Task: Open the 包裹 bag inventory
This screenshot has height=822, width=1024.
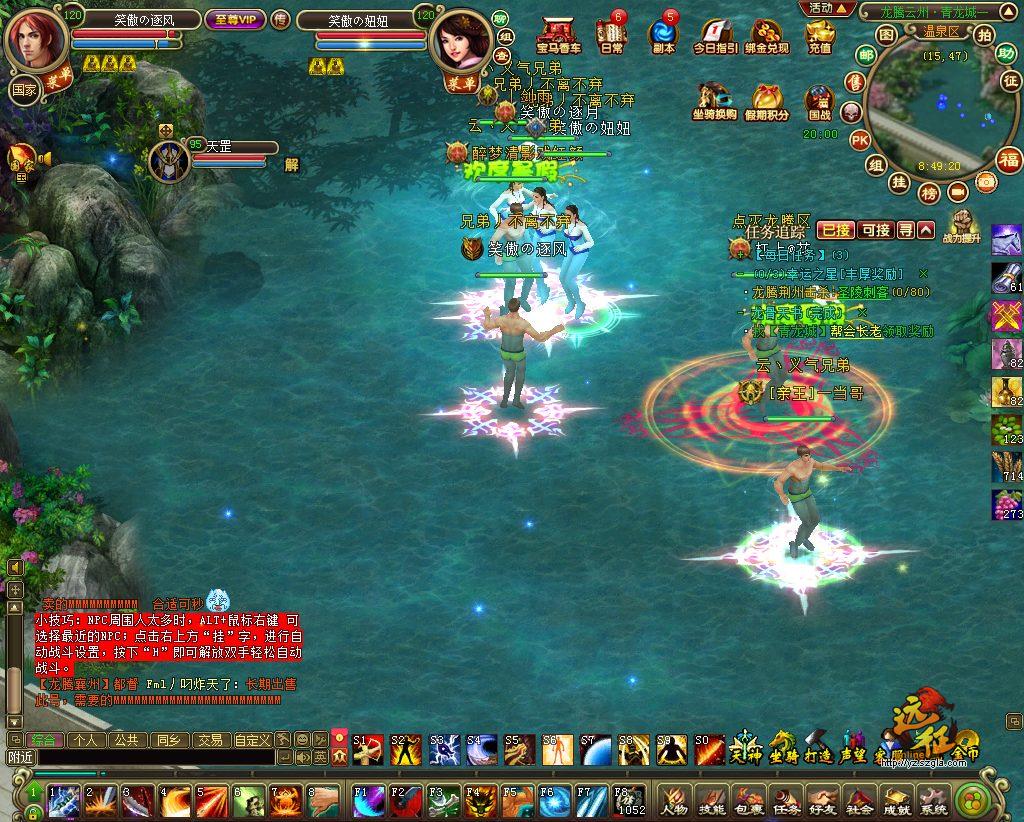Action: [x=748, y=800]
